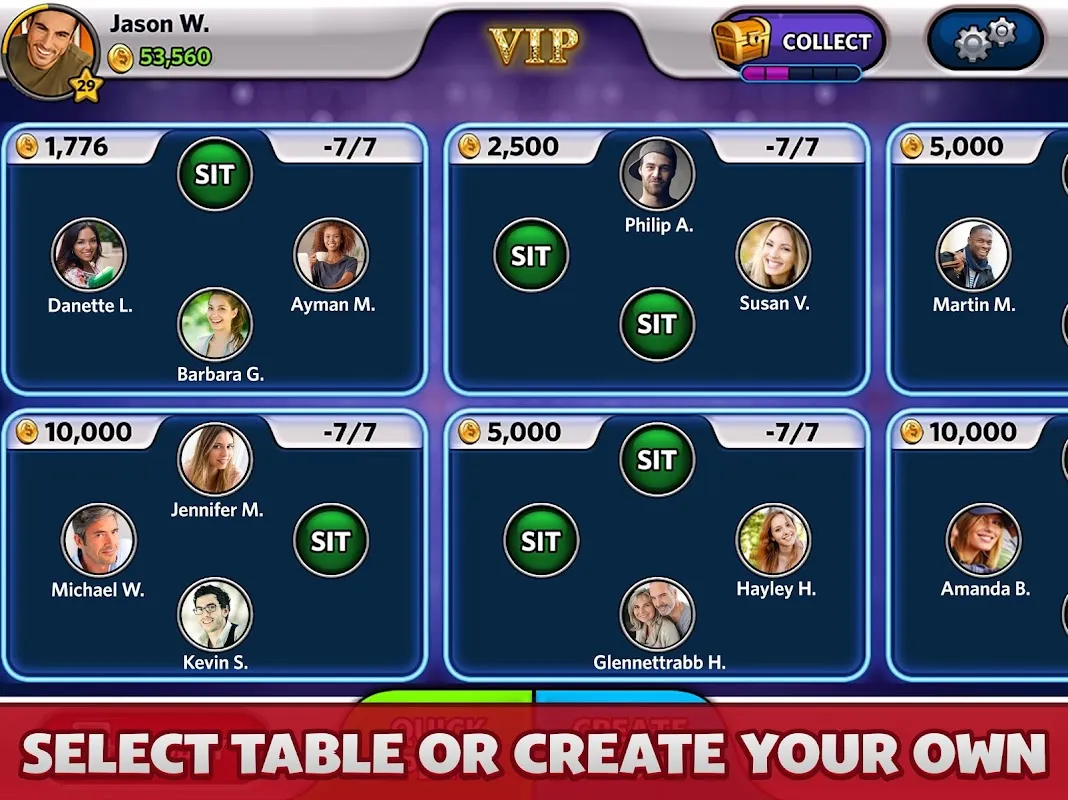Open the gear settings menu
This screenshot has width=1068, height=800.
[985, 41]
